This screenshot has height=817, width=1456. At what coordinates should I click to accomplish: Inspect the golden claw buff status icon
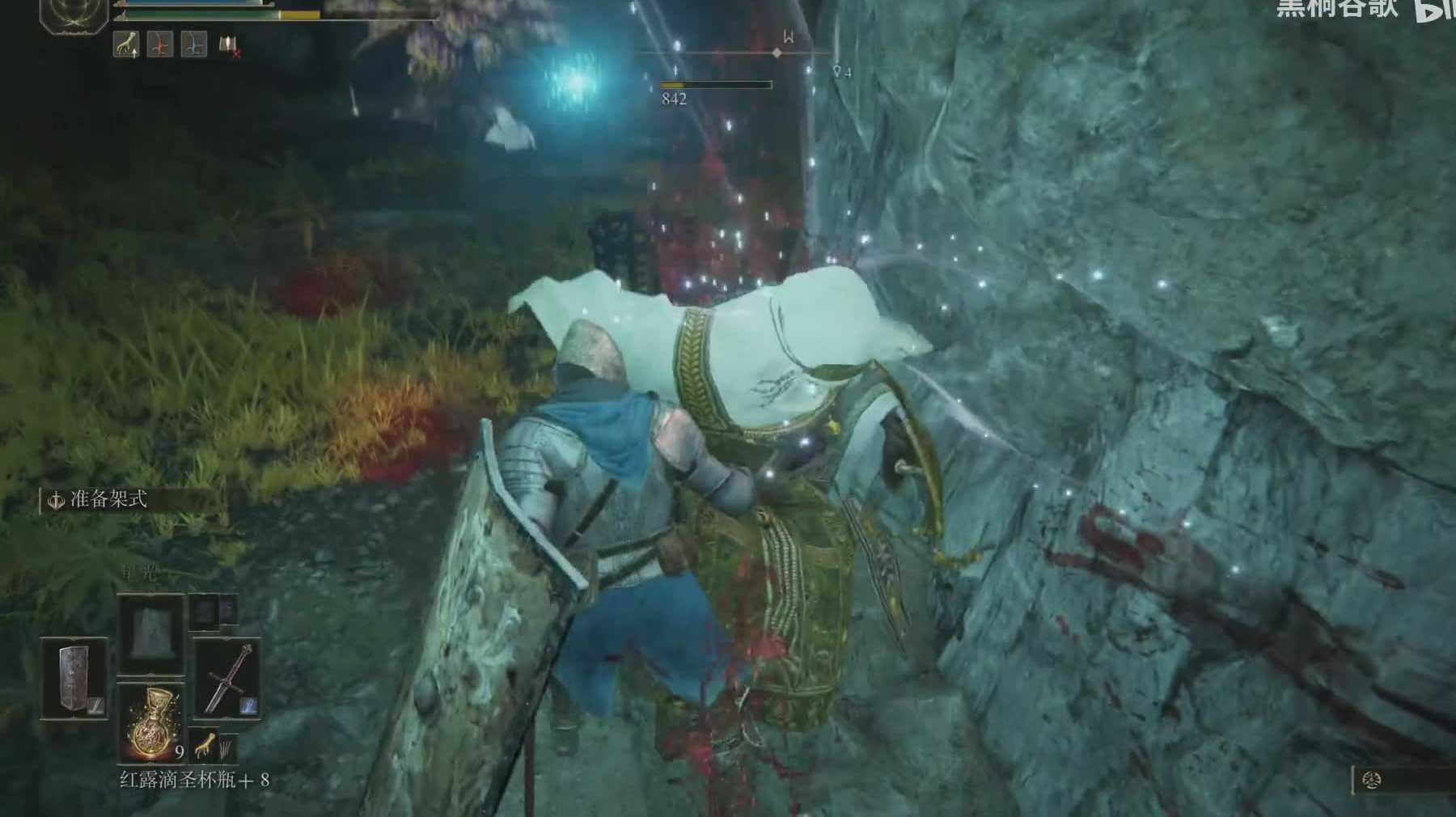click(126, 44)
